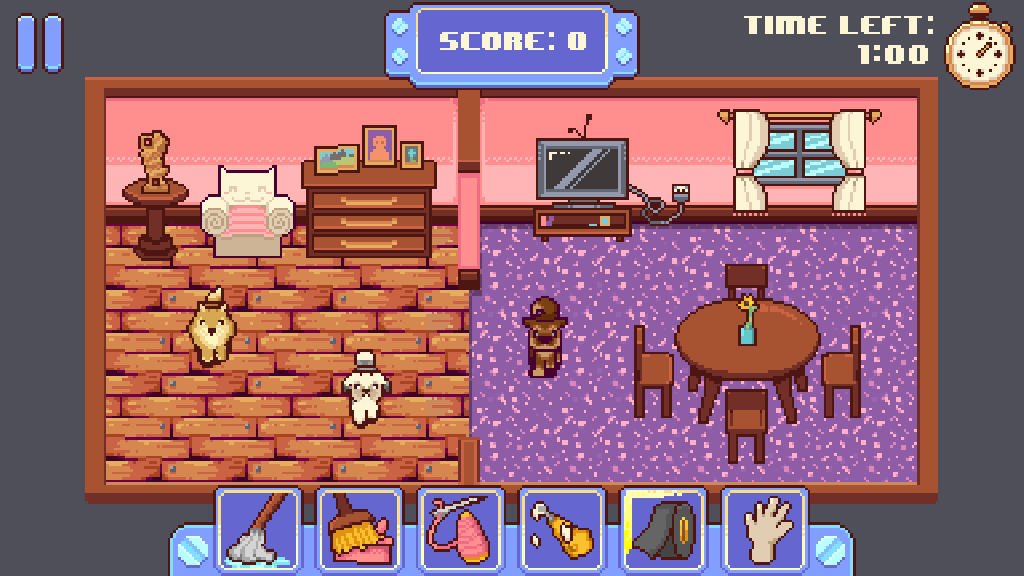
Task: Select the meat drumstick tool
Action: click(x=562, y=529)
